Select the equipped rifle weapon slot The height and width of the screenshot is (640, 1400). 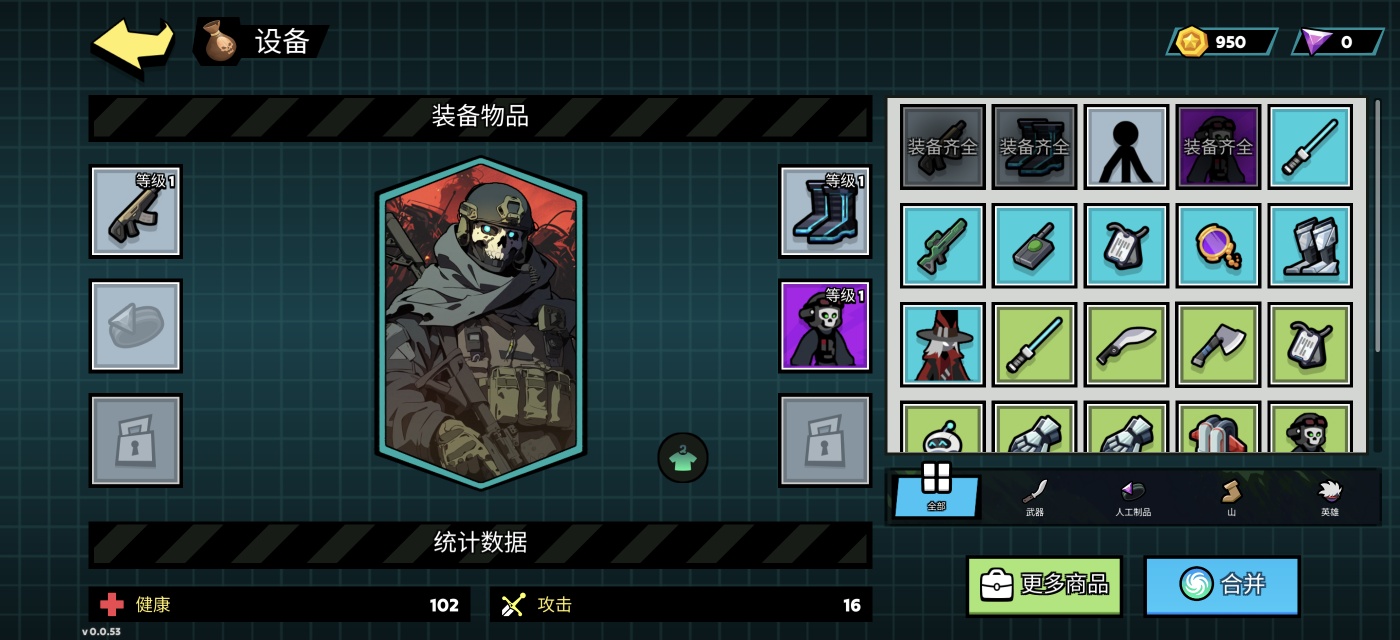pyautogui.click(x=136, y=211)
